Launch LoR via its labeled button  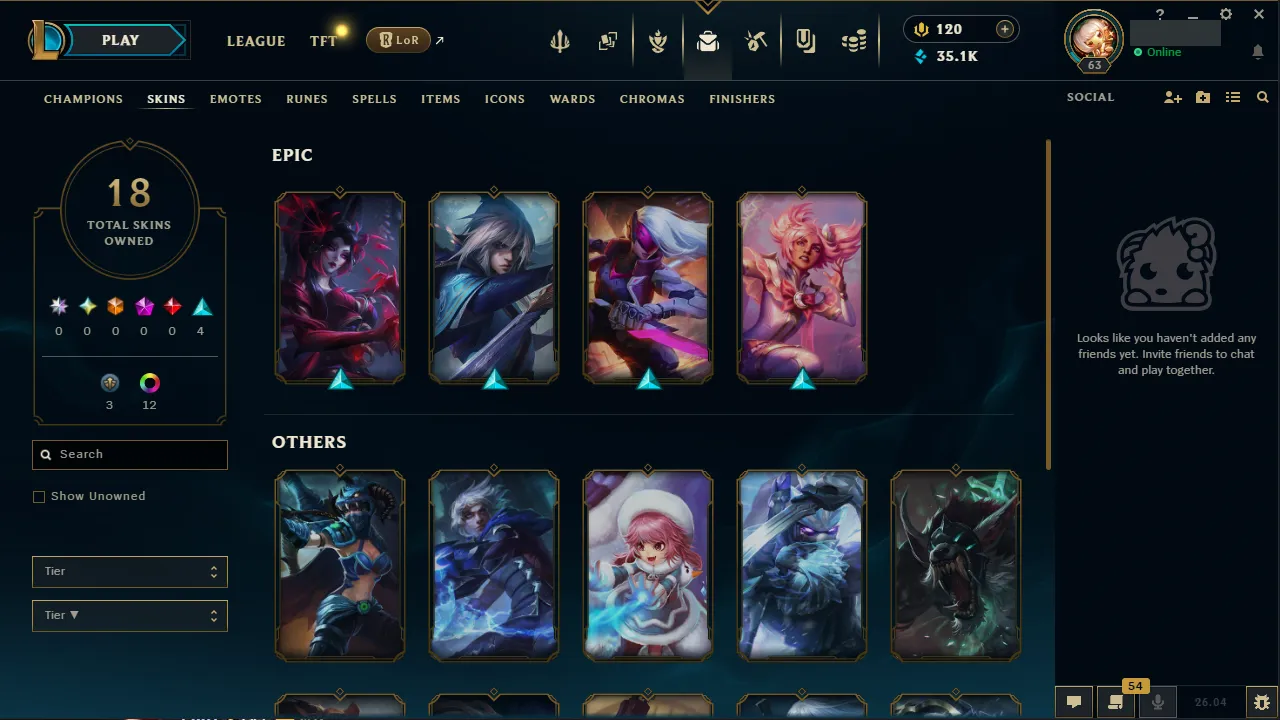[398, 40]
